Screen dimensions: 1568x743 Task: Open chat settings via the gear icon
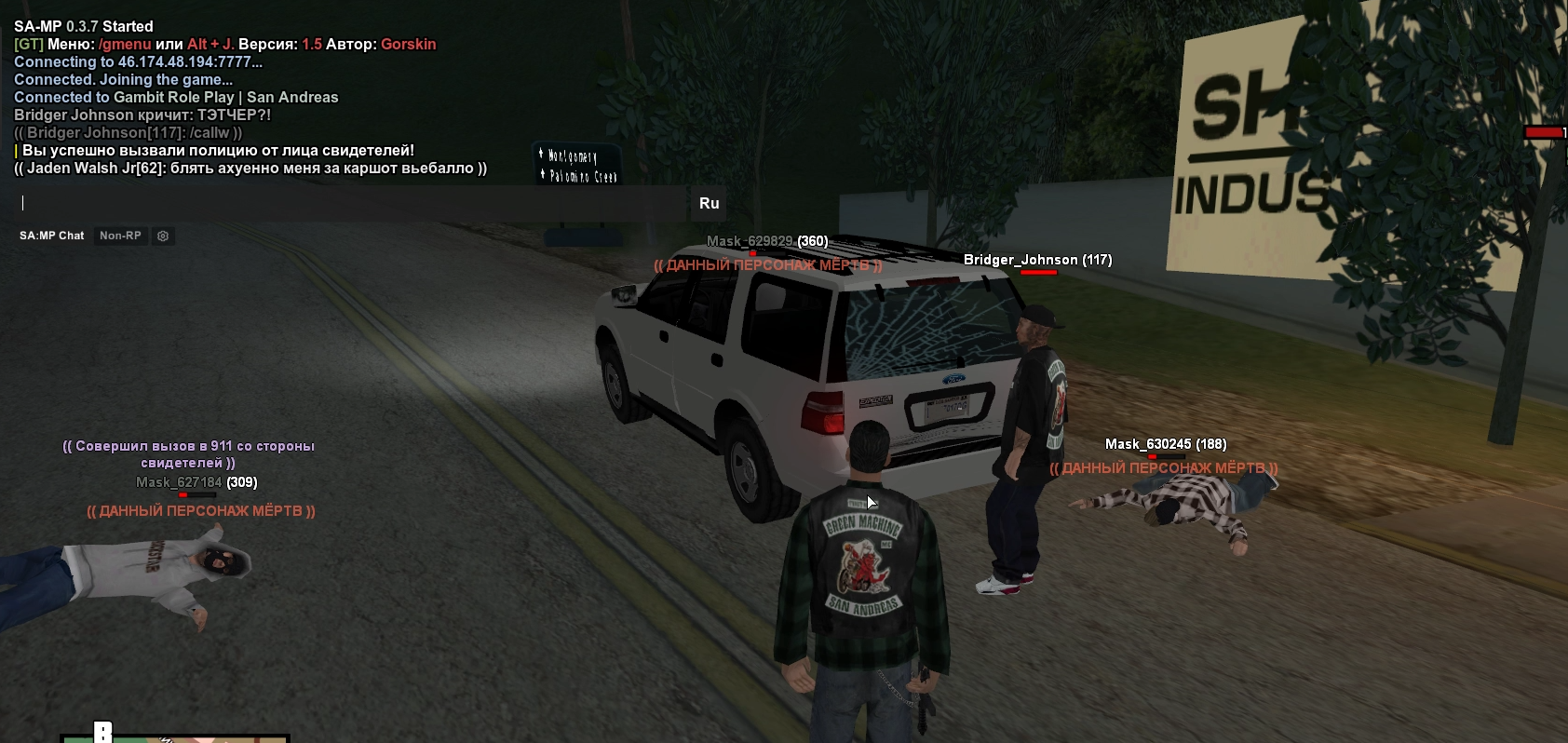[x=163, y=236]
